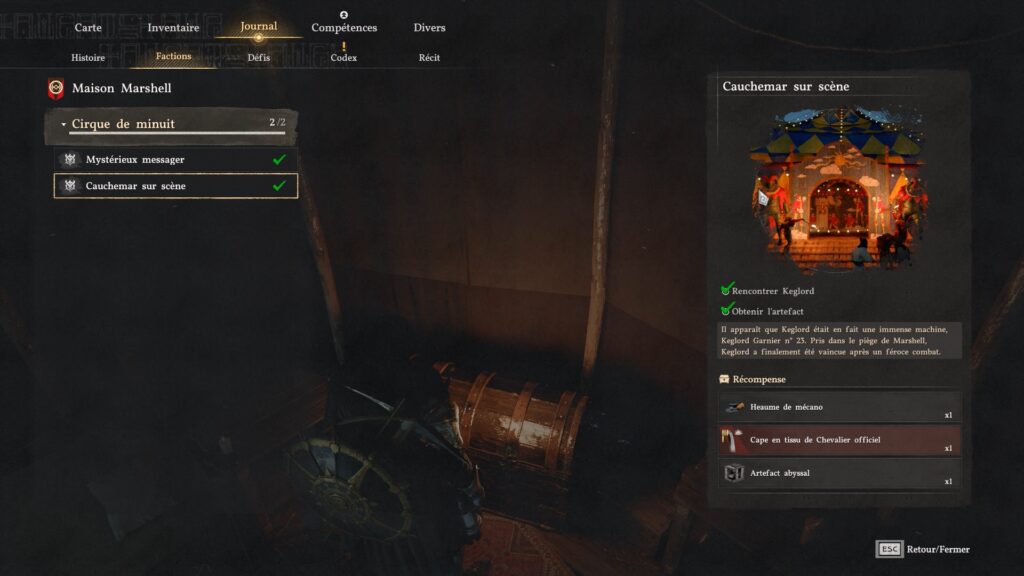Viewport: 1024px width, 576px height.
Task: Select the Factions sub-tab
Action: tap(173, 57)
